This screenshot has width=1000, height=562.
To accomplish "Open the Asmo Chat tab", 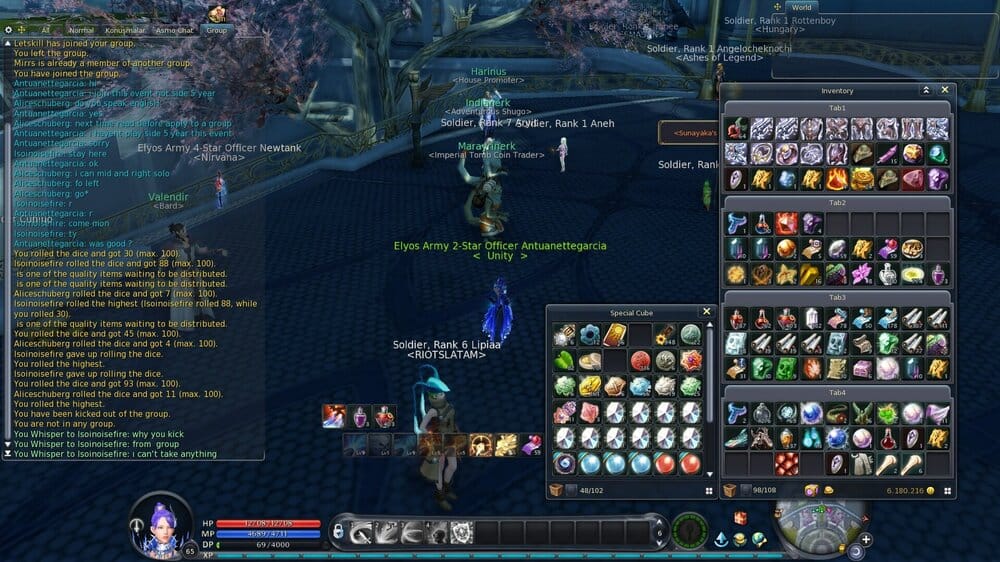I will (x=175, y=30).
